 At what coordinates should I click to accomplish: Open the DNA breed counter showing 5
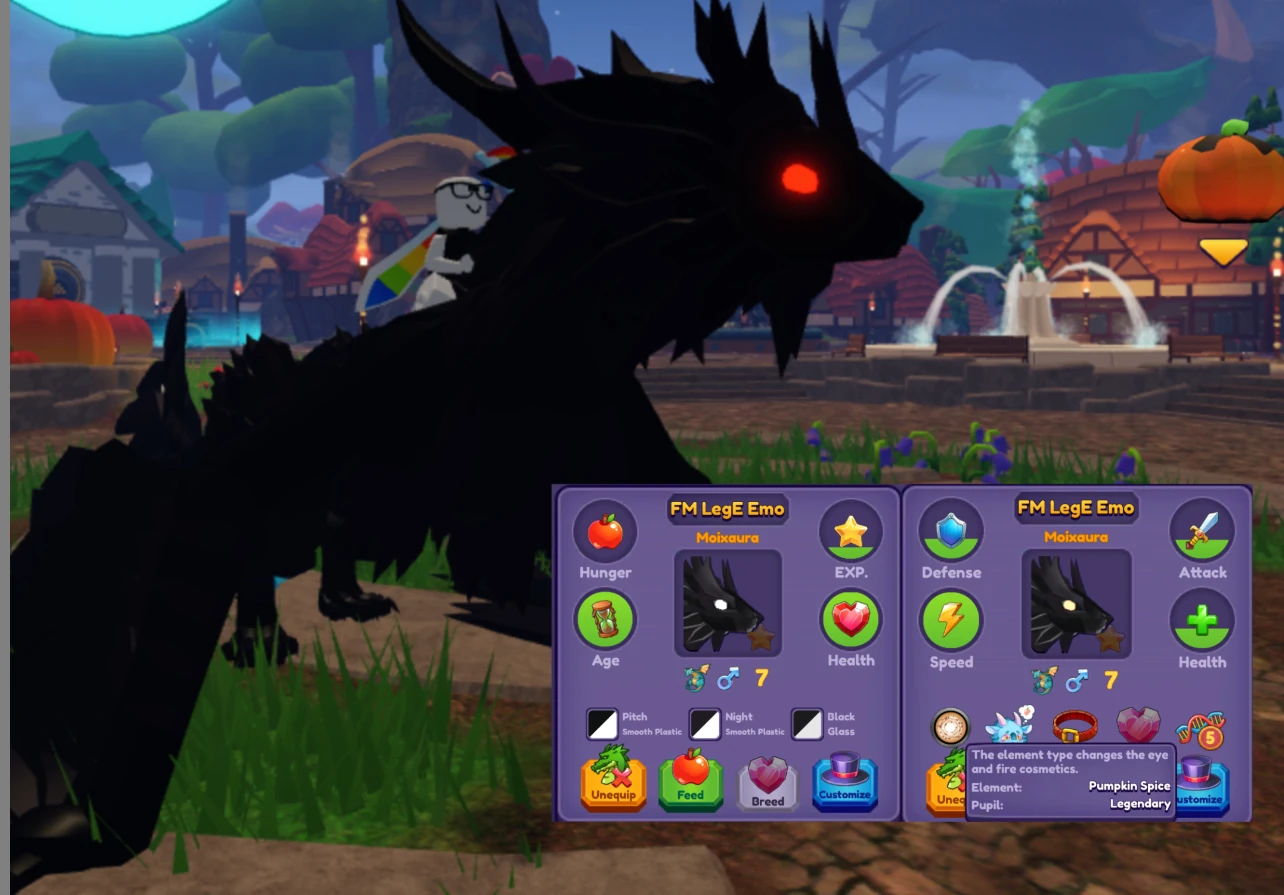[x=1199, y=730]
